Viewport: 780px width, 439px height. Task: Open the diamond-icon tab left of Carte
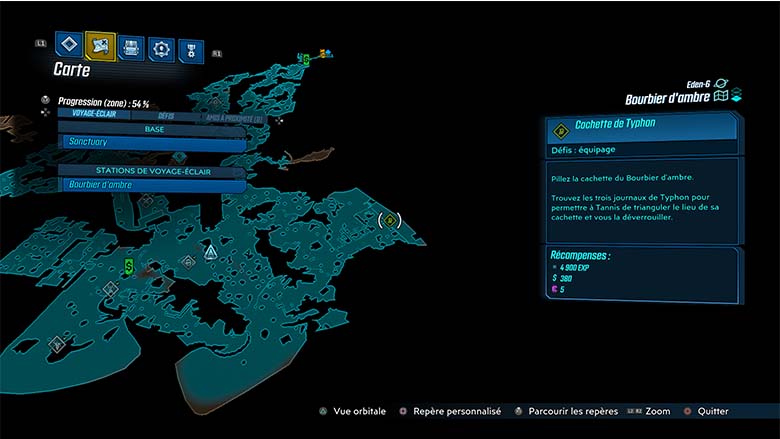[x=68, y=45]
